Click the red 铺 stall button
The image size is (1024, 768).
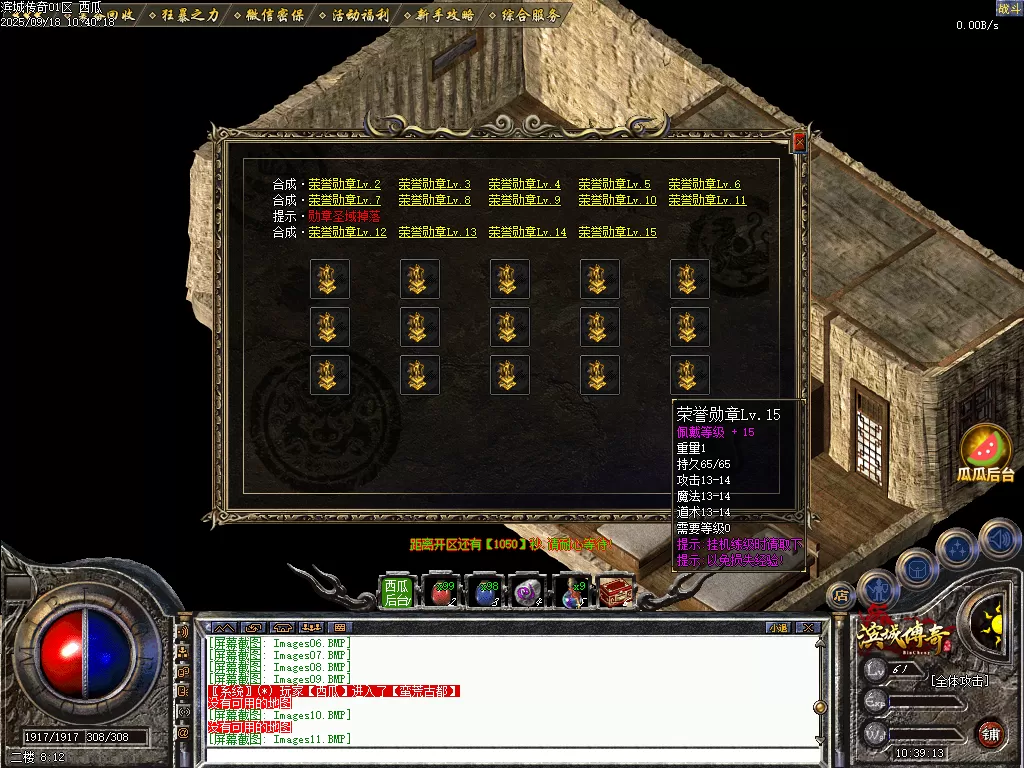click(990, 733)
